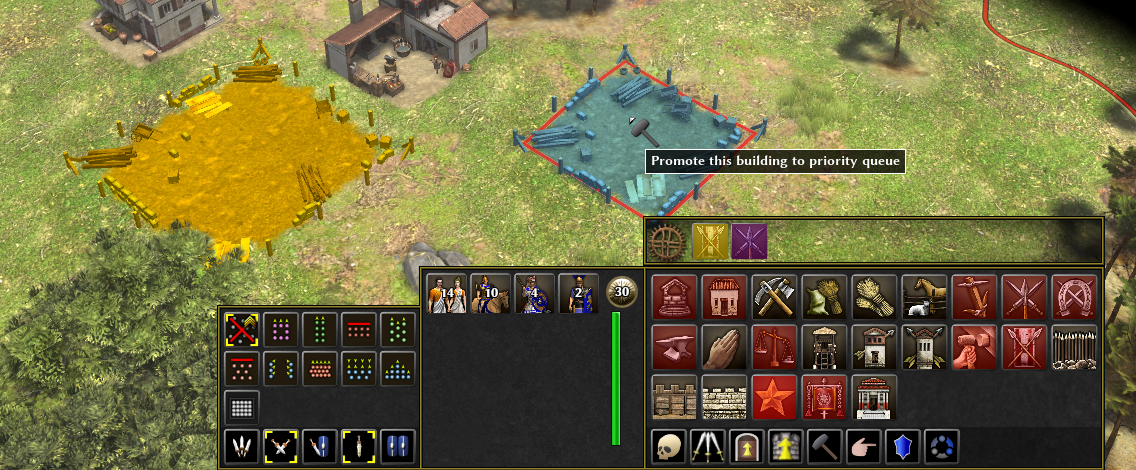Build the stable with horseshoe icon
1136x470 pixels.
pos(1073,296)
